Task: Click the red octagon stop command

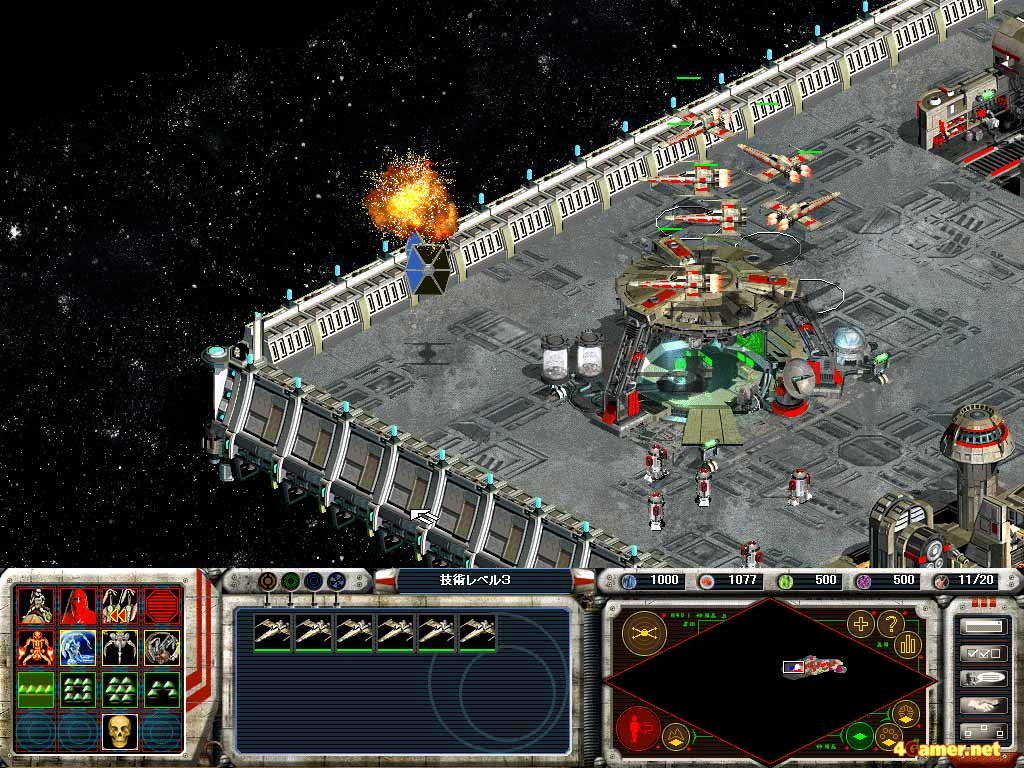Action: click(x=160, y=606)
